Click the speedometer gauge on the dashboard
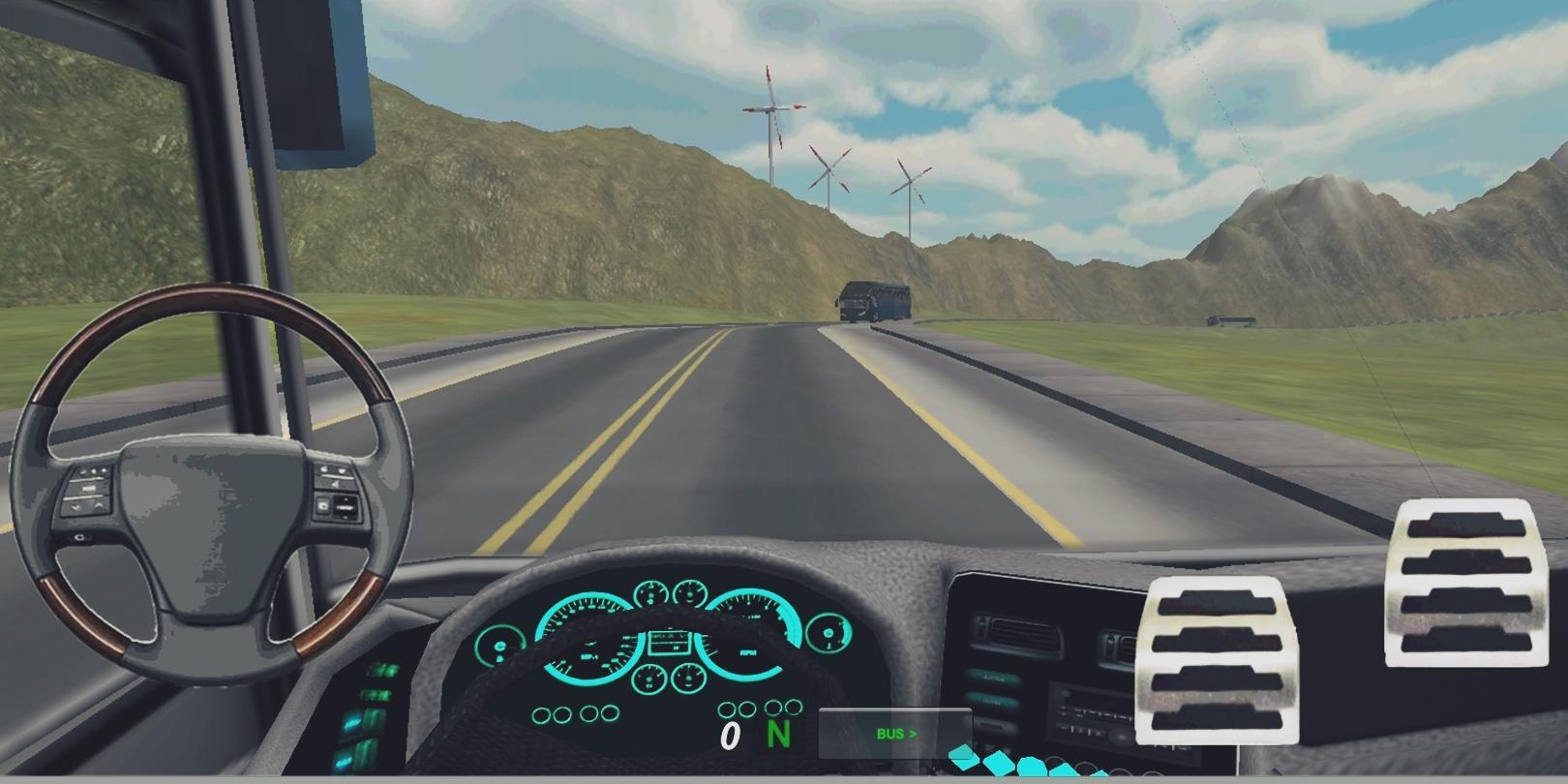This screenshot has height=784, width=1568. [588, 641]
